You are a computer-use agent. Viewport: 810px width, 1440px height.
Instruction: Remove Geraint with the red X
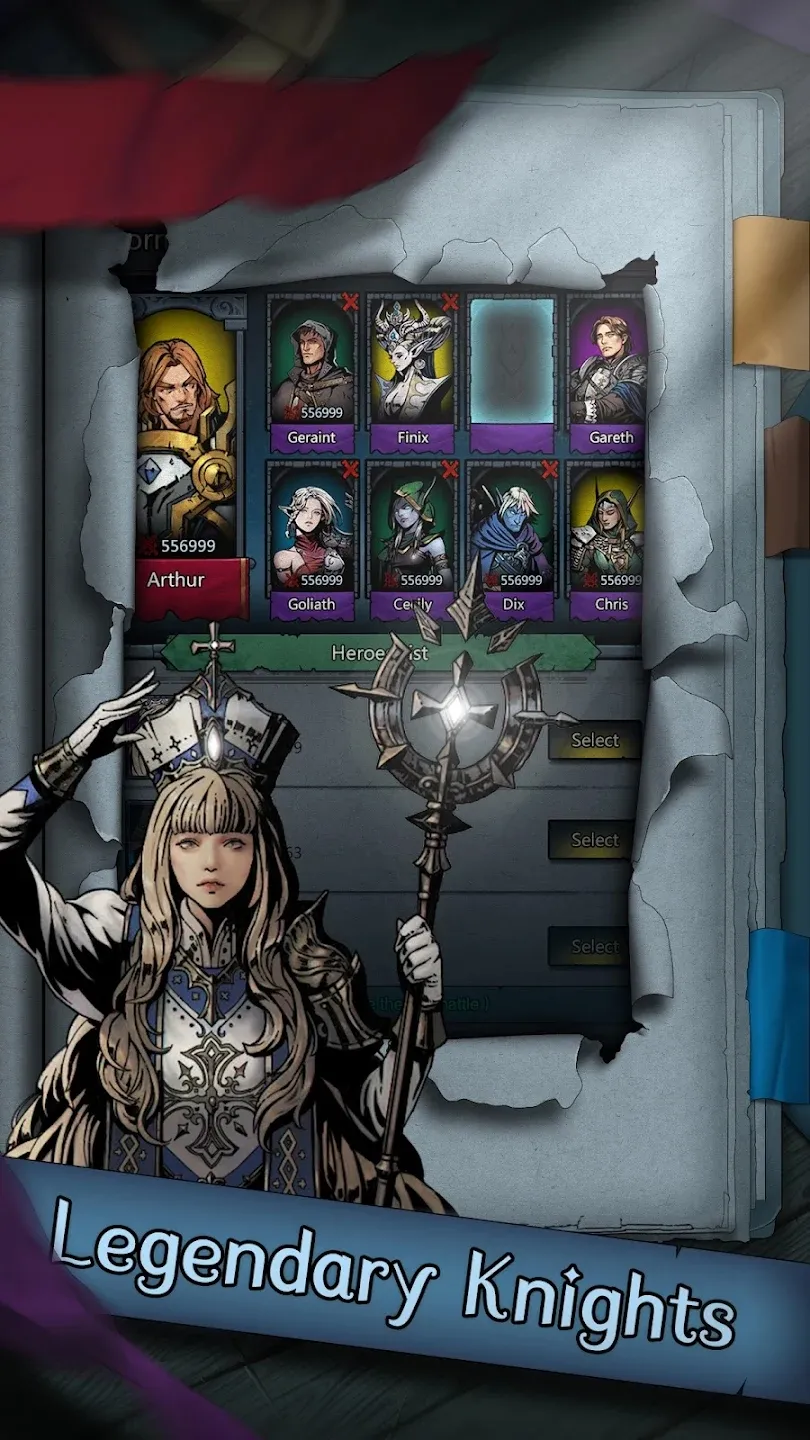(x=350, y=302)
